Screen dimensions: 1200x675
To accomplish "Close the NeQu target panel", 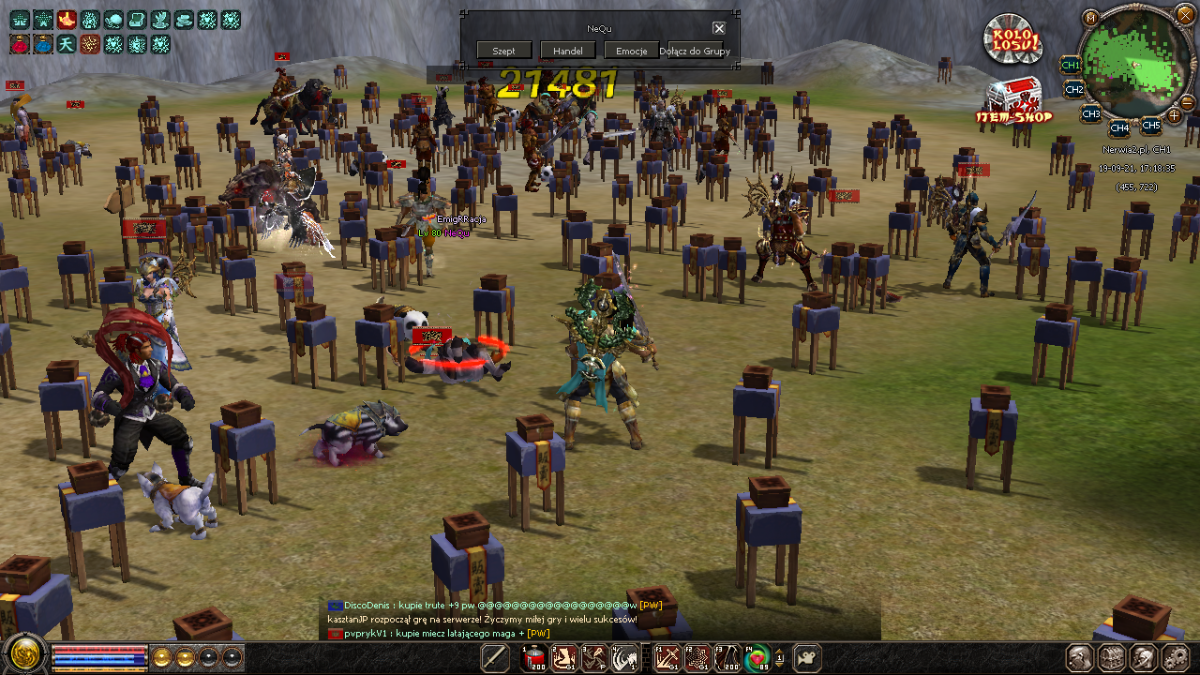I will click(x=719, y=29).
